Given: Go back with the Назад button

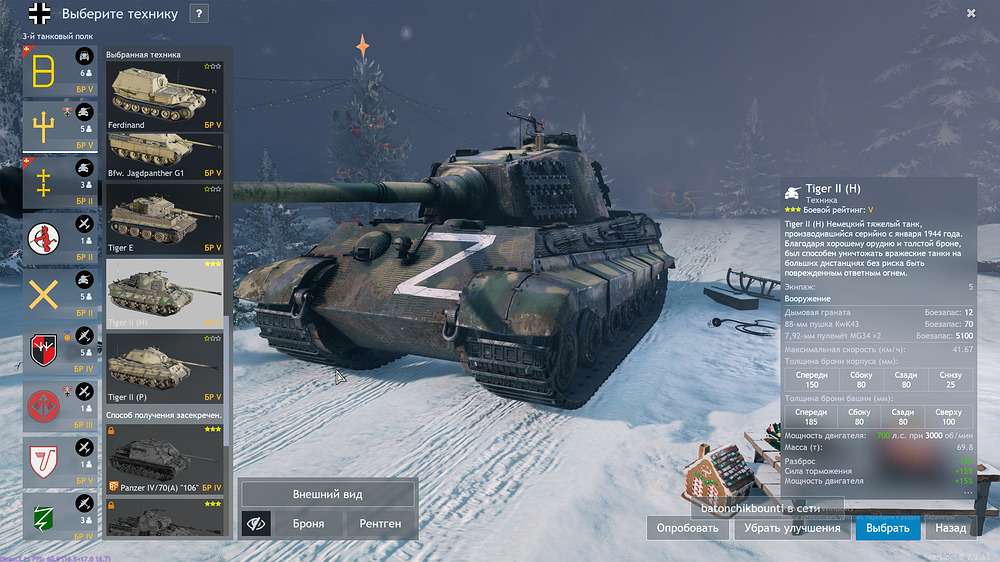Looking at the screenshot, I should click(x=950, y=528).
